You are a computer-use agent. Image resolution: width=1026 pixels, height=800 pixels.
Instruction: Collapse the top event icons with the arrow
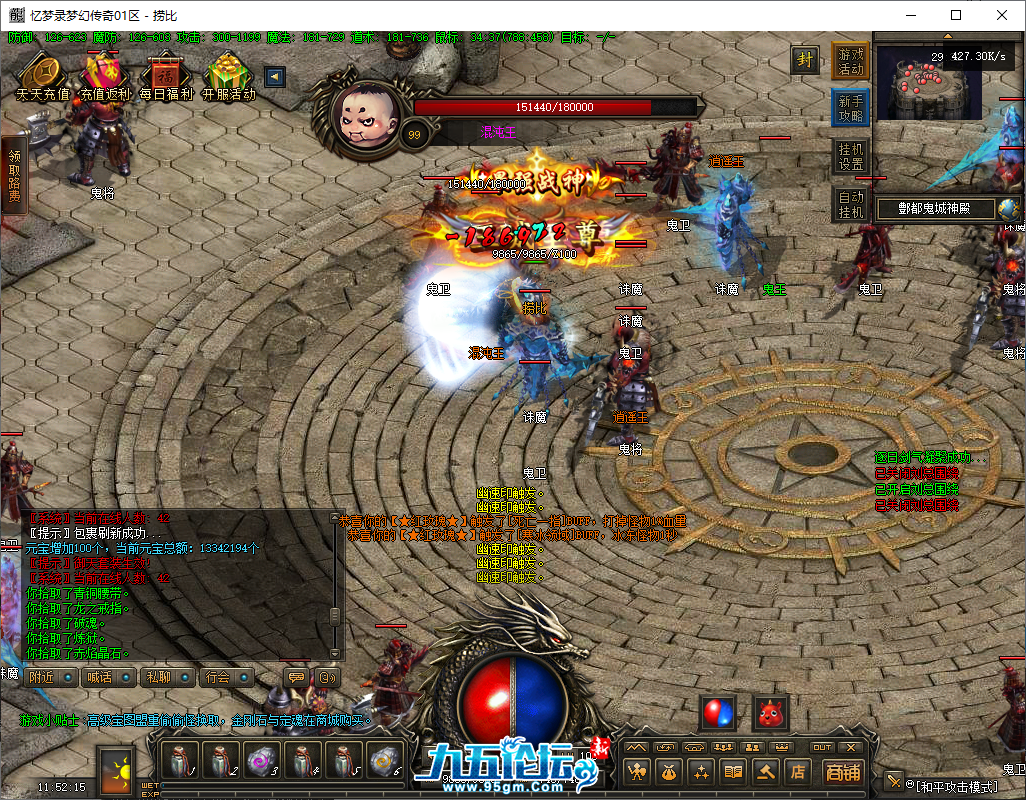[x=274, y=77]
